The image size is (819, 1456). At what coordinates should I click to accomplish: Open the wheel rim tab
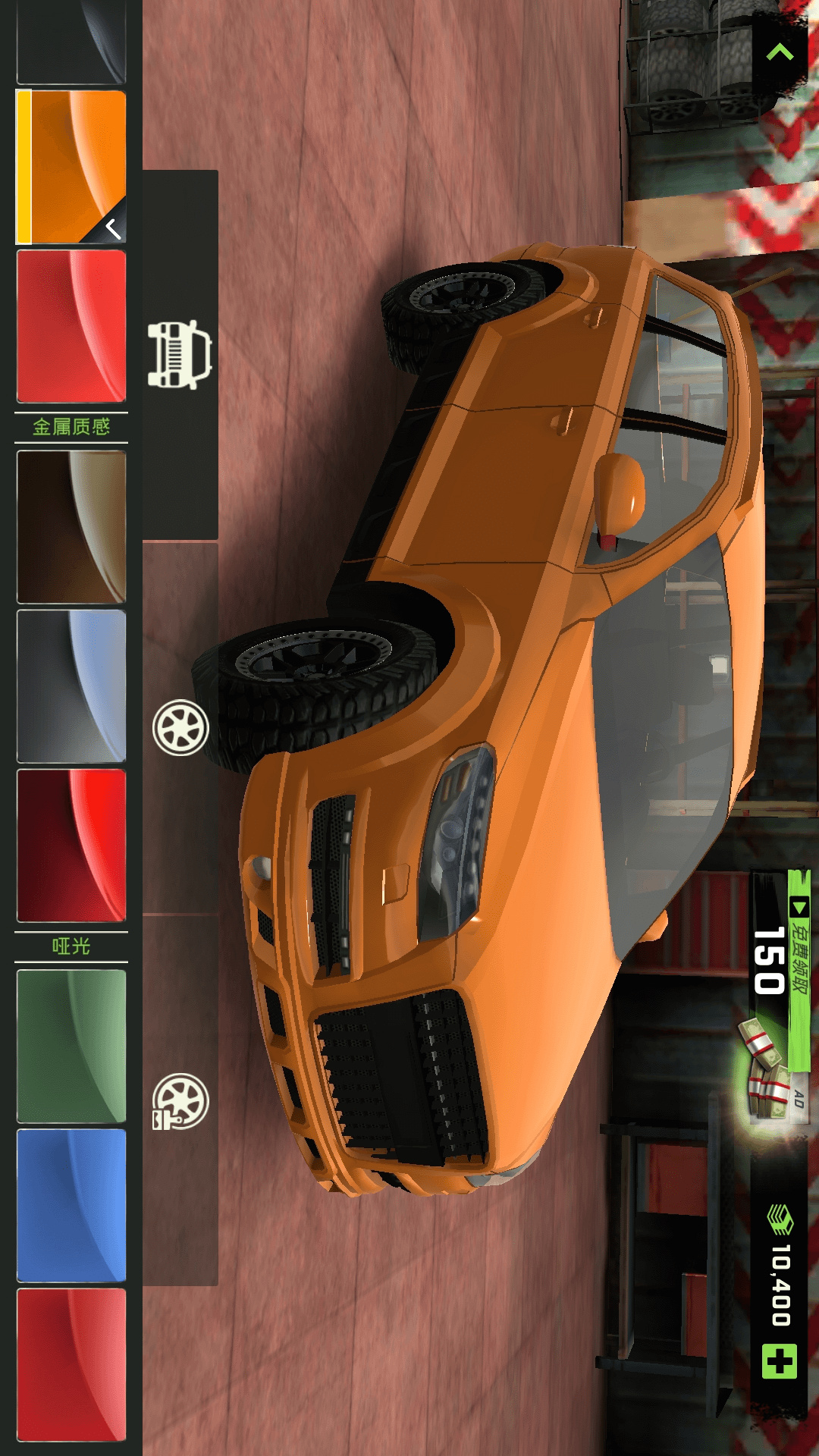pos(180,728)
